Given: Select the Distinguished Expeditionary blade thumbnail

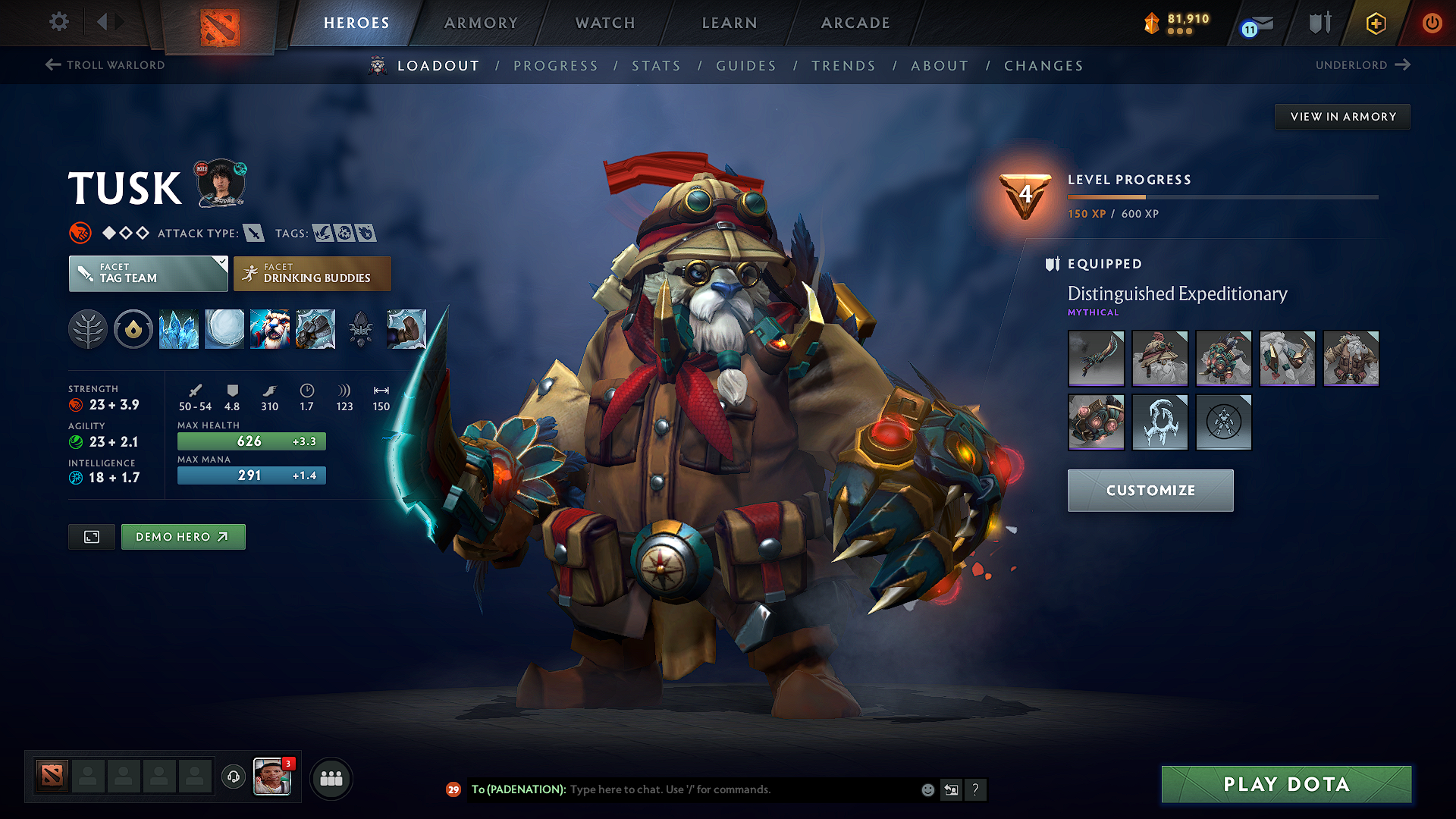Looking at the screenshot, I should [x=1096, y=359].
